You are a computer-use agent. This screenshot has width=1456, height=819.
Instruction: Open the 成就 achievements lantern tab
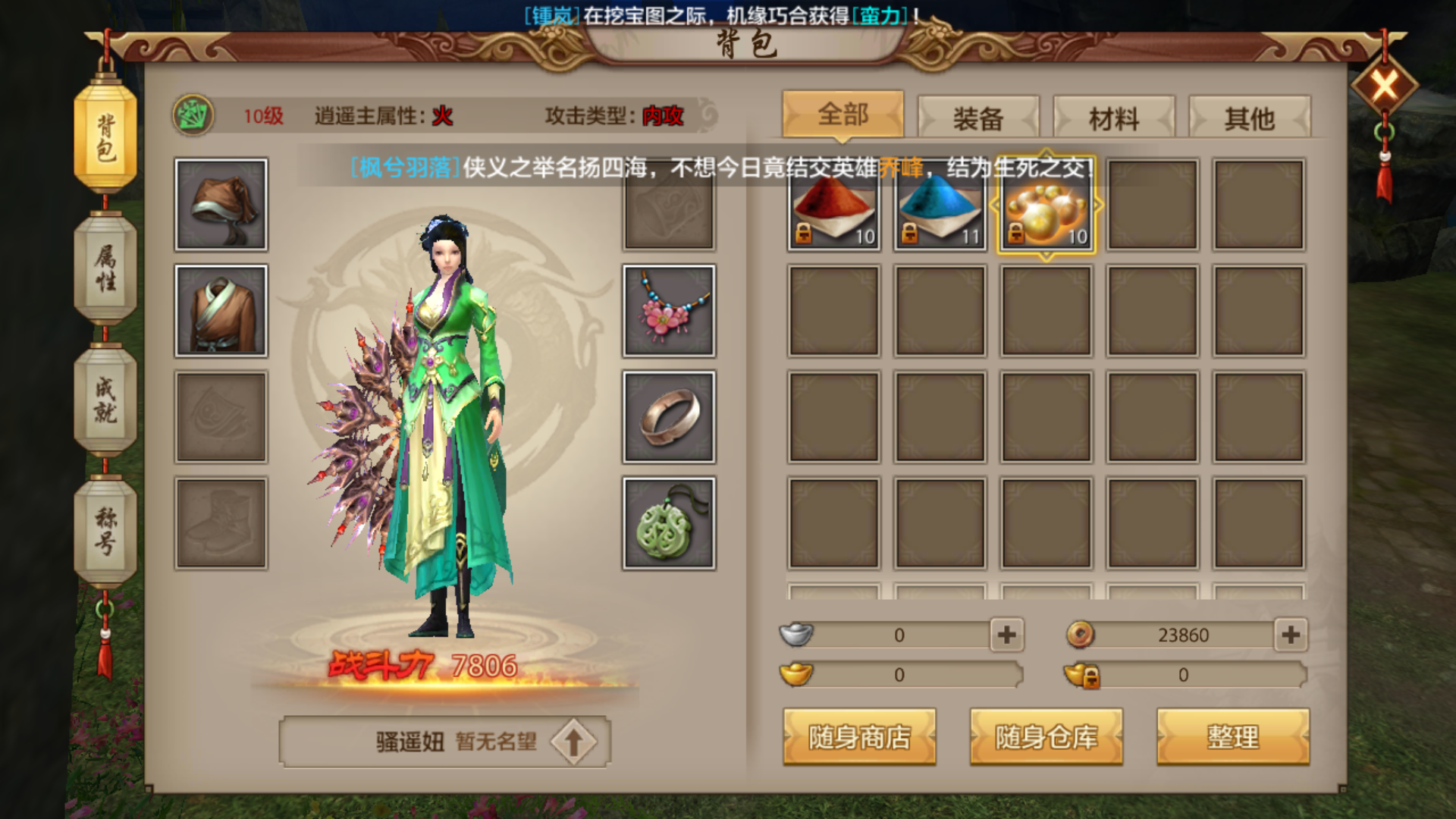click(105, 400)
